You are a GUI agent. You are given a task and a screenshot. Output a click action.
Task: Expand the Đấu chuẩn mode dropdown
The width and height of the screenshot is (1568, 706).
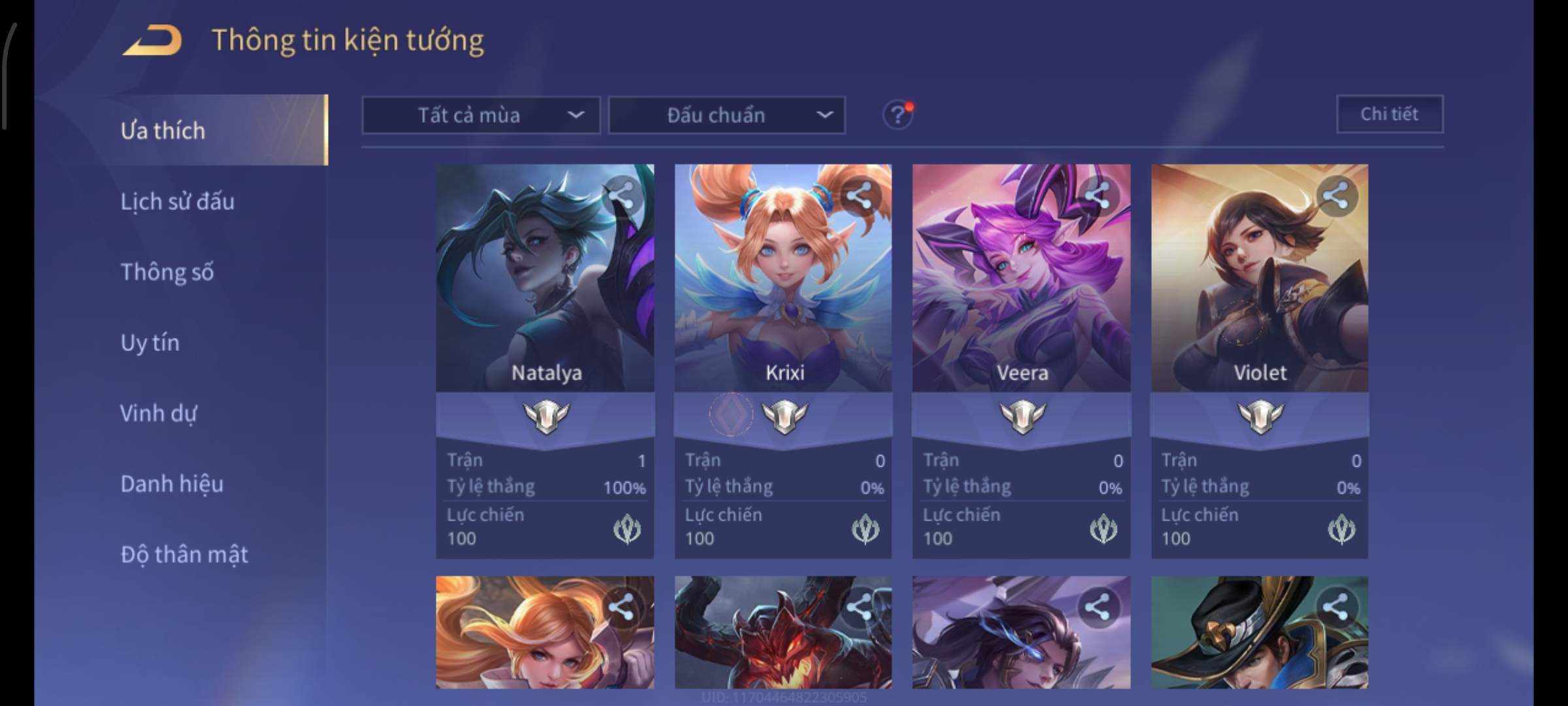tap(727, 115)
